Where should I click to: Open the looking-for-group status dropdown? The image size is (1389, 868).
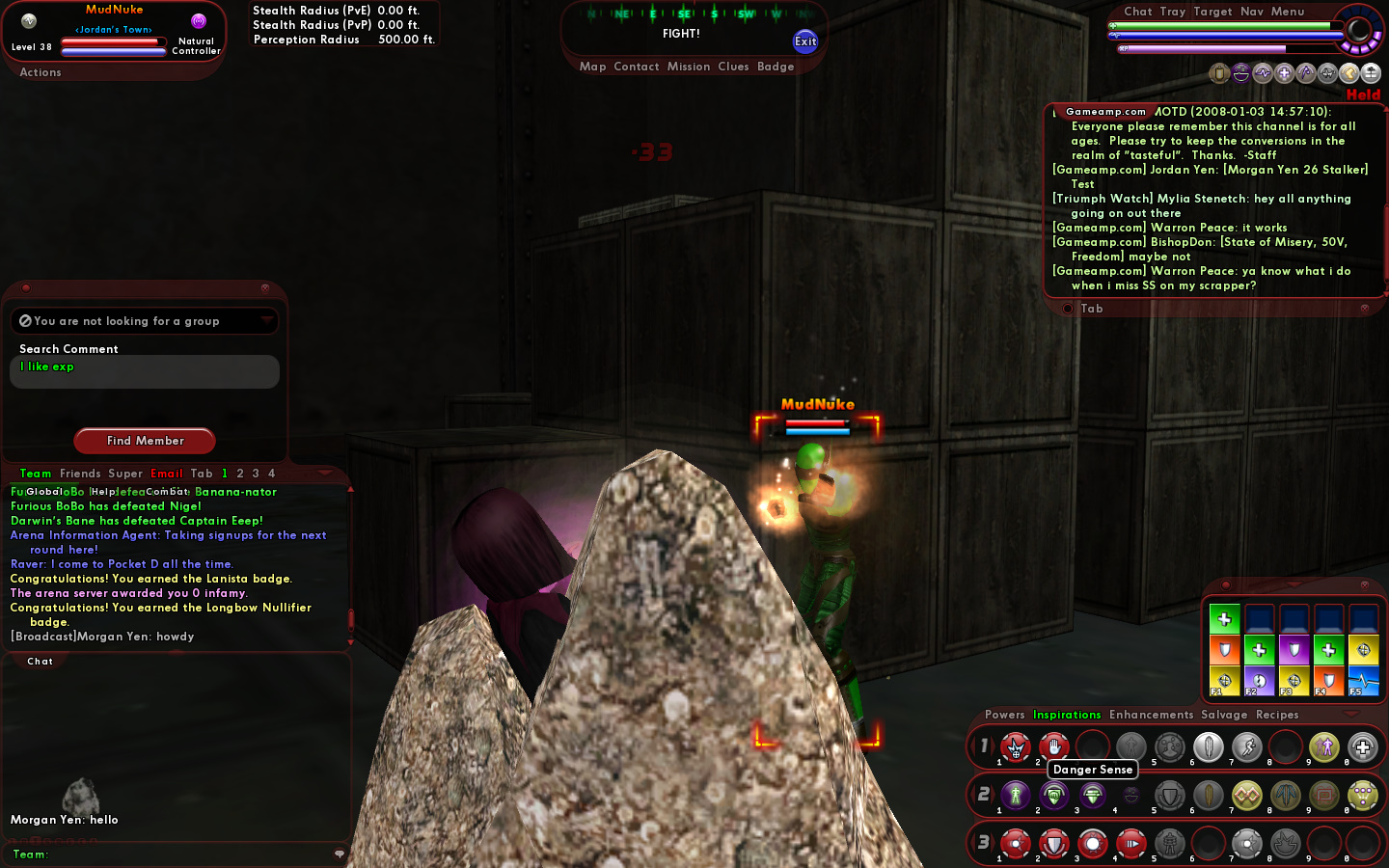pyautogui.click(x=266, y=320)
